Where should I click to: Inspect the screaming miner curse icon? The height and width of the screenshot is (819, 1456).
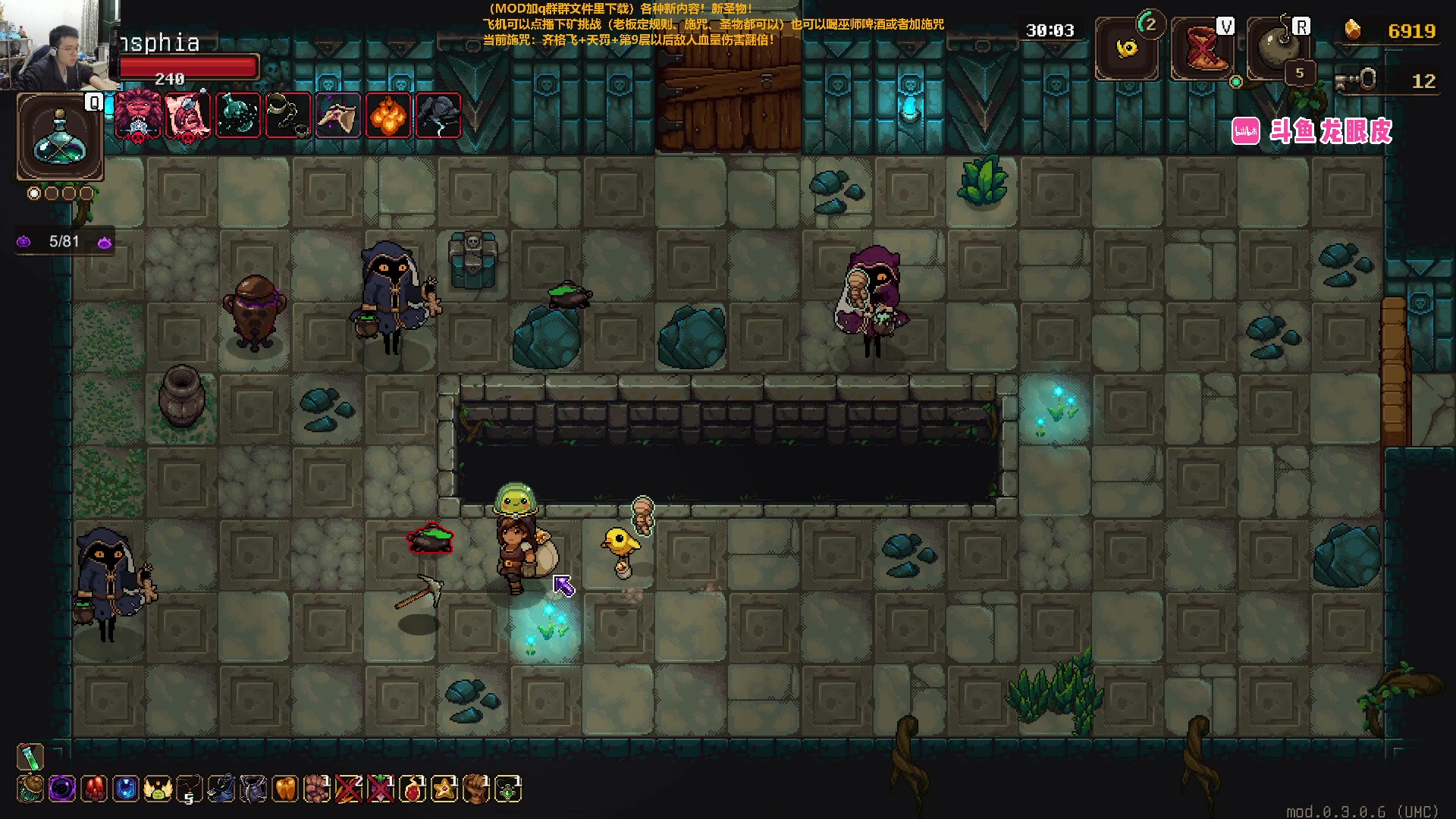(187, 116)
